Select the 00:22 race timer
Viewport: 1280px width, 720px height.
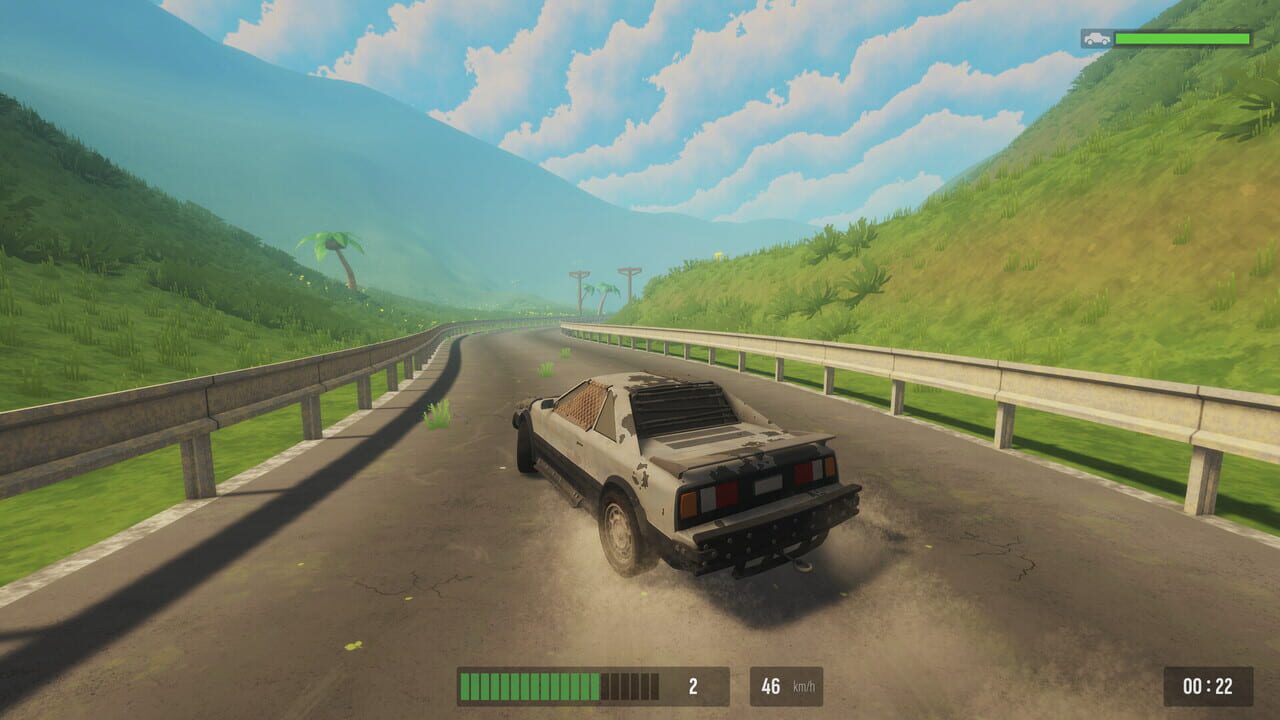coord(1210,685)
